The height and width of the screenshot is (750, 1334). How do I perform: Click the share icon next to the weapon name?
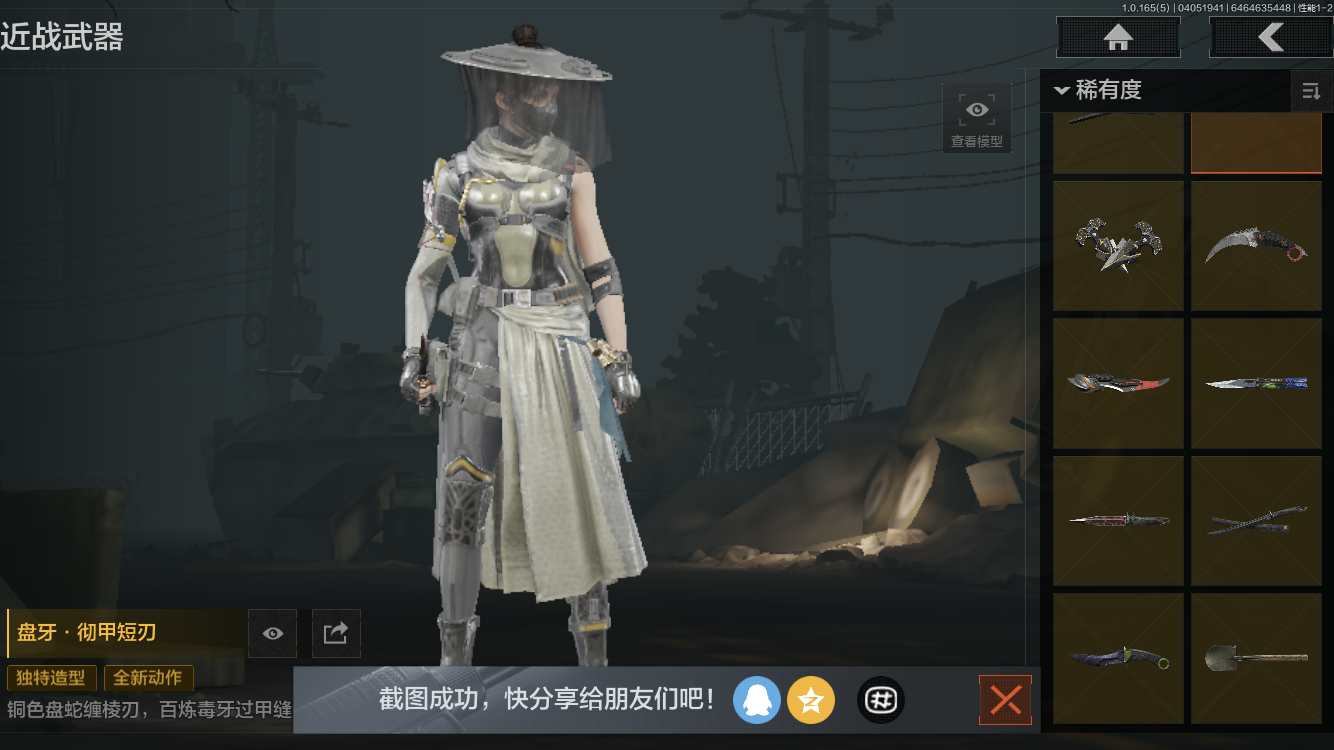335,633
